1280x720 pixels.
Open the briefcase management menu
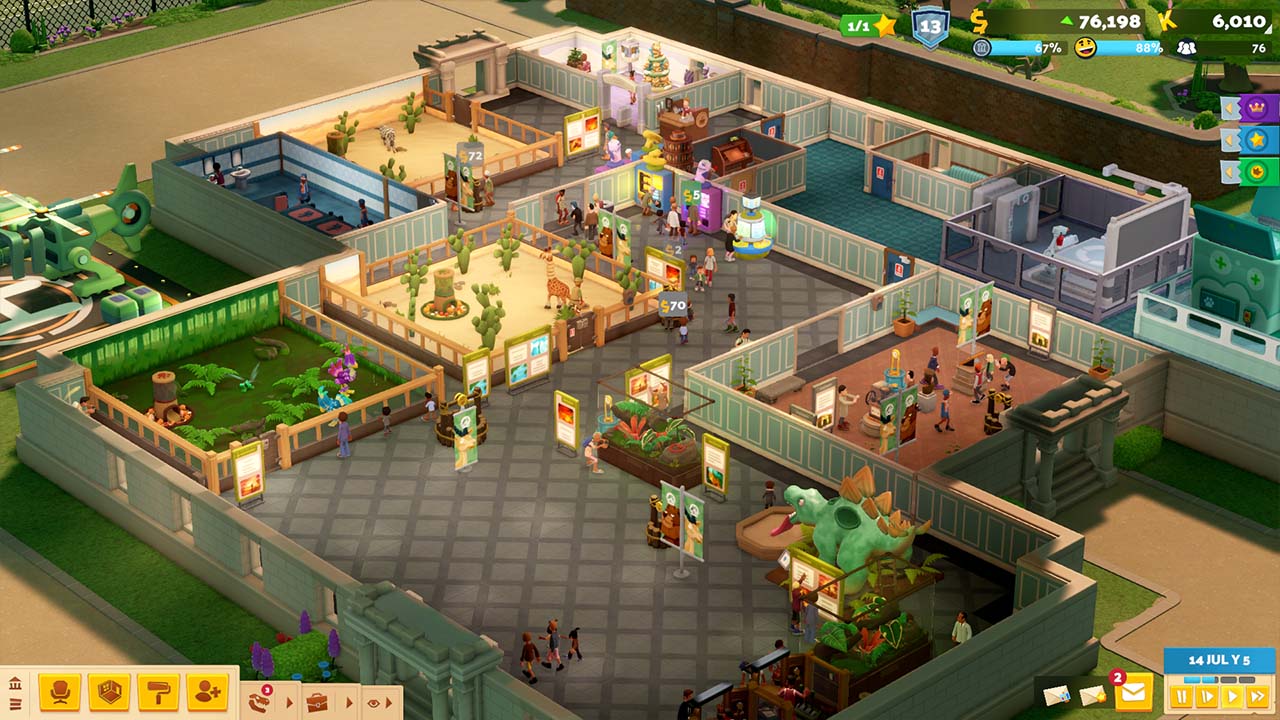tap(317, 701)
